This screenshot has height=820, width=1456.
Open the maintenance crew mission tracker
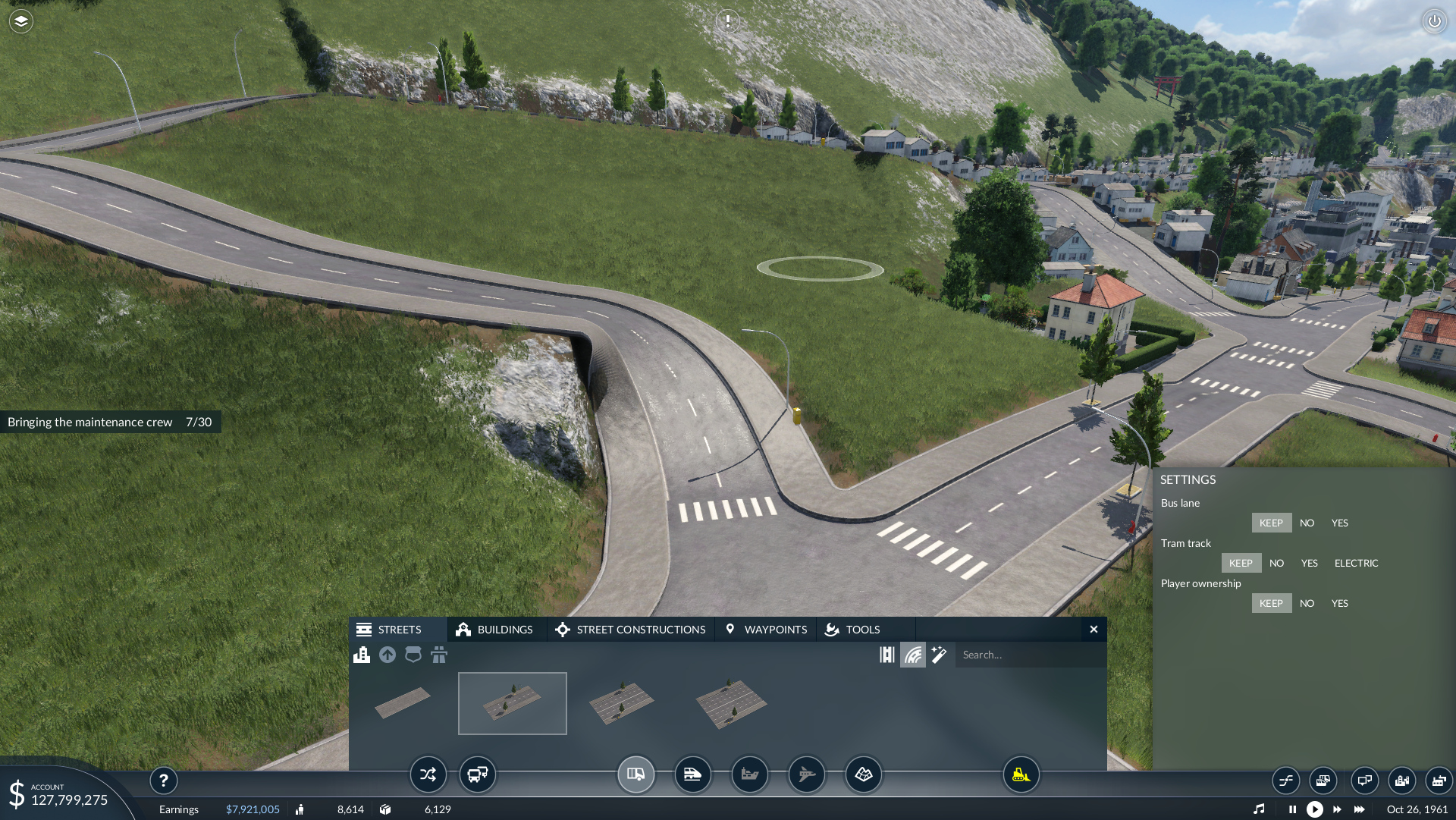tap(110, 422)
